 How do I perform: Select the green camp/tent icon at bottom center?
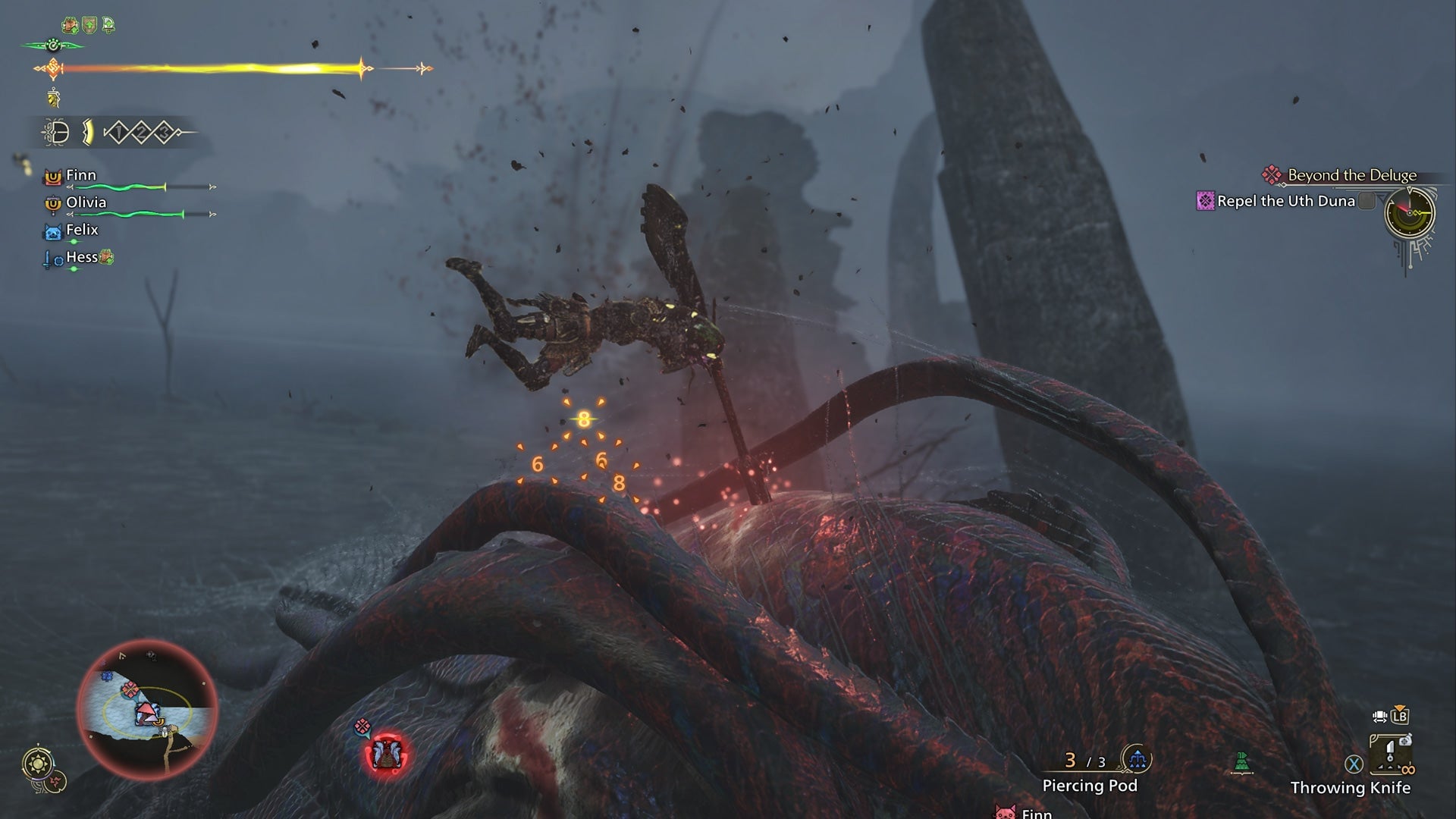1241,761
